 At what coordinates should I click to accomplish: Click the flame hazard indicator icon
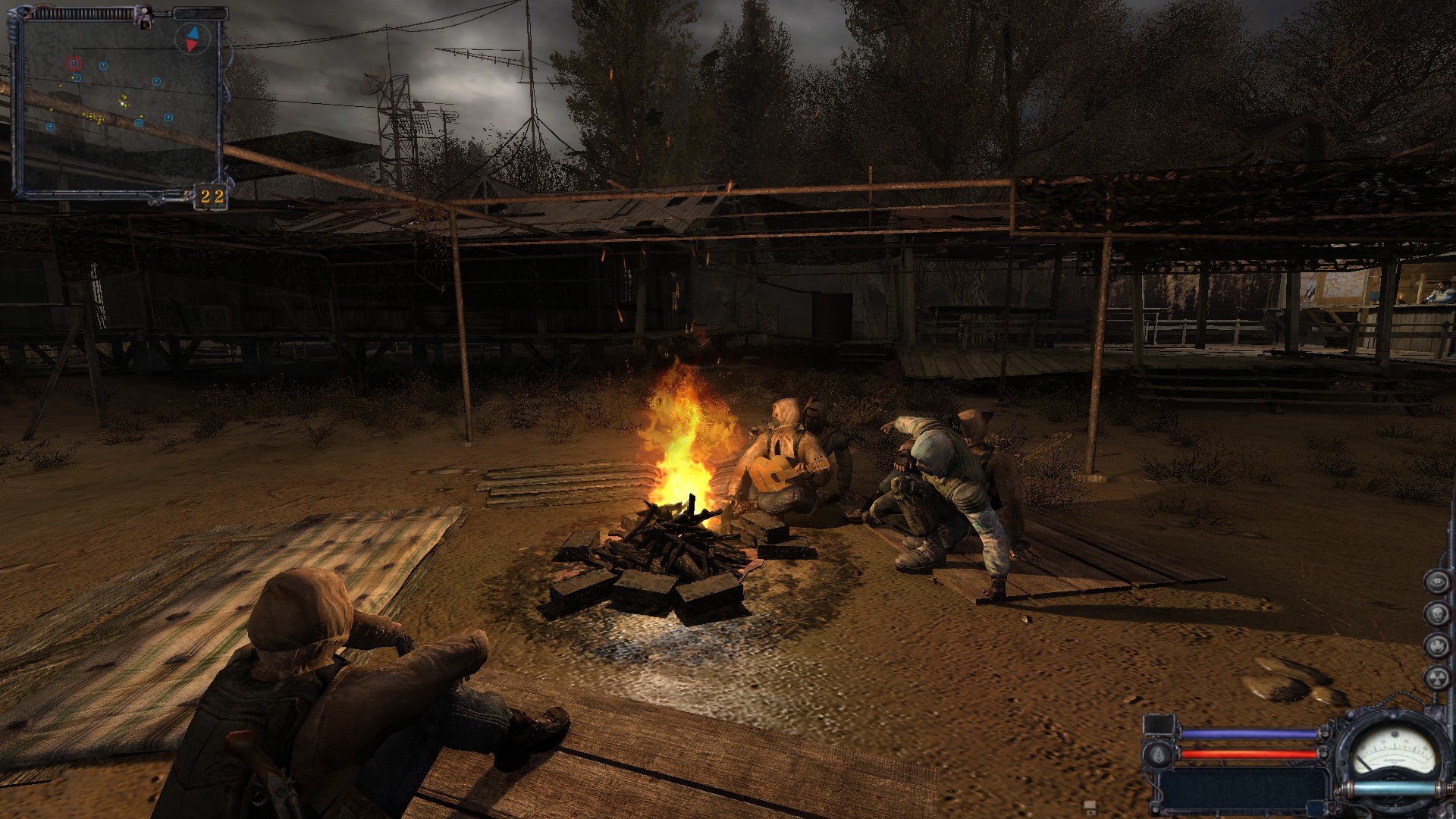(1436, 645)
